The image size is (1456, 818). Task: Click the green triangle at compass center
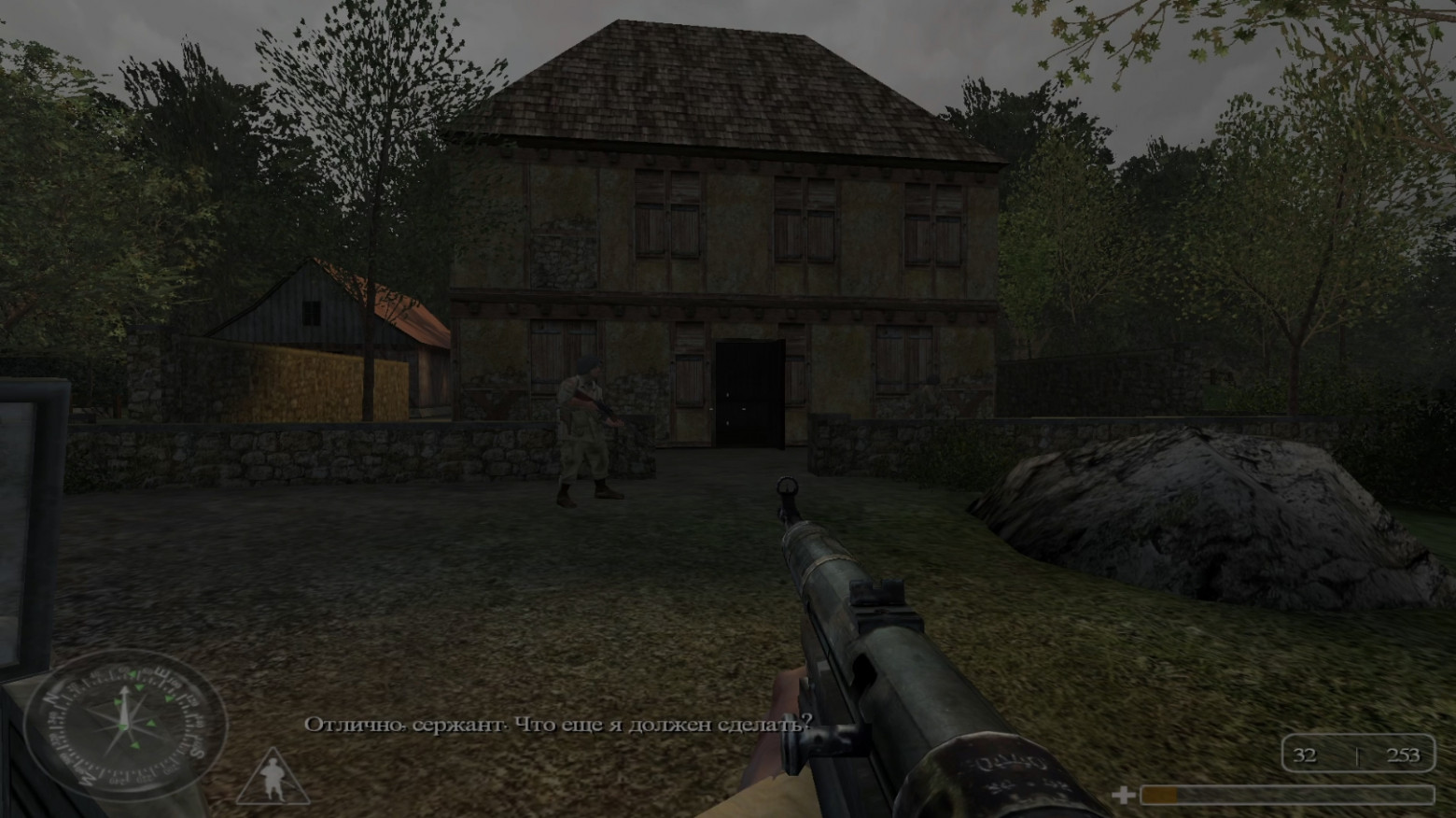pos(121,726)
